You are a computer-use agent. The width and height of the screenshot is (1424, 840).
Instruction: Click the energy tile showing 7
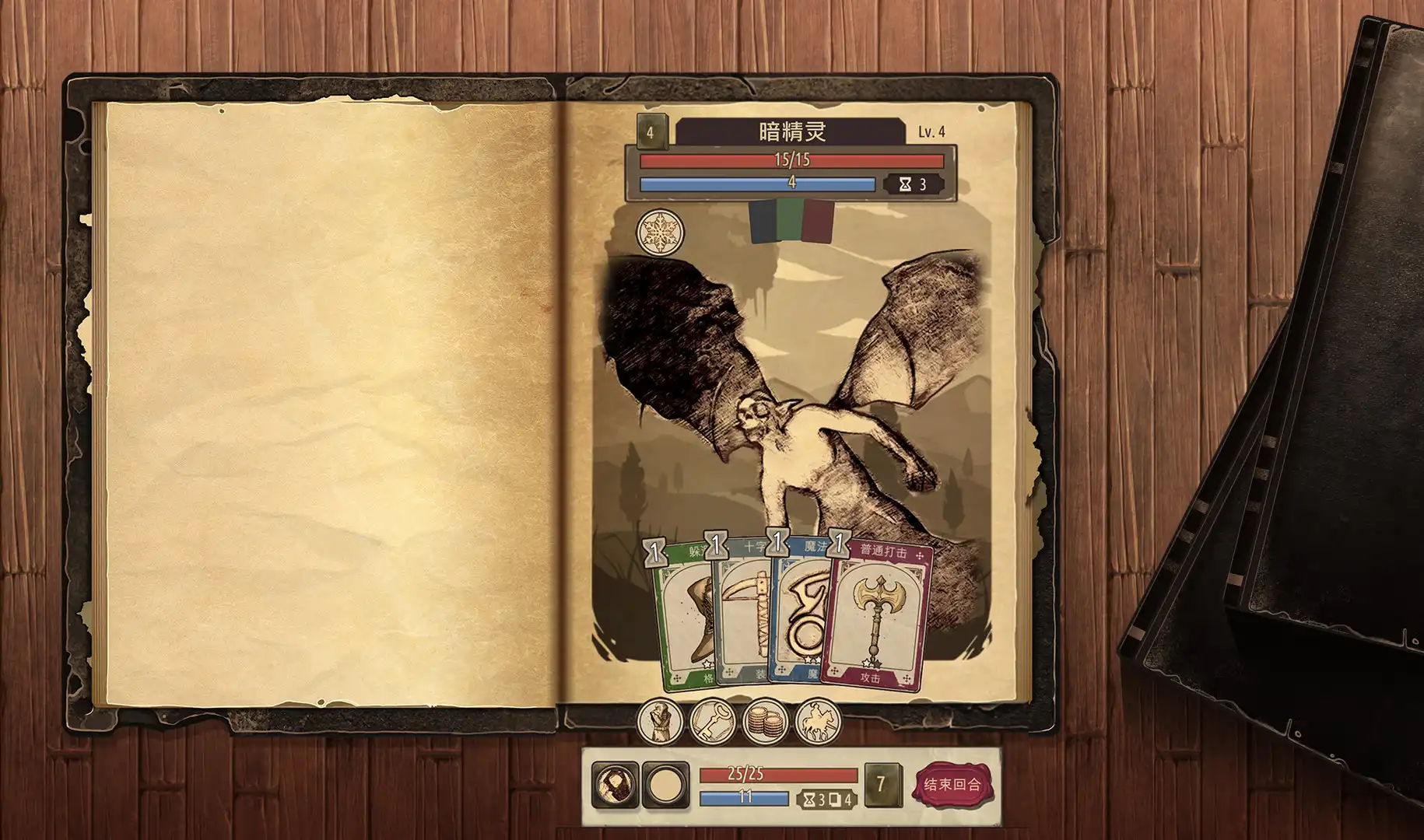(x=882, y=786)
